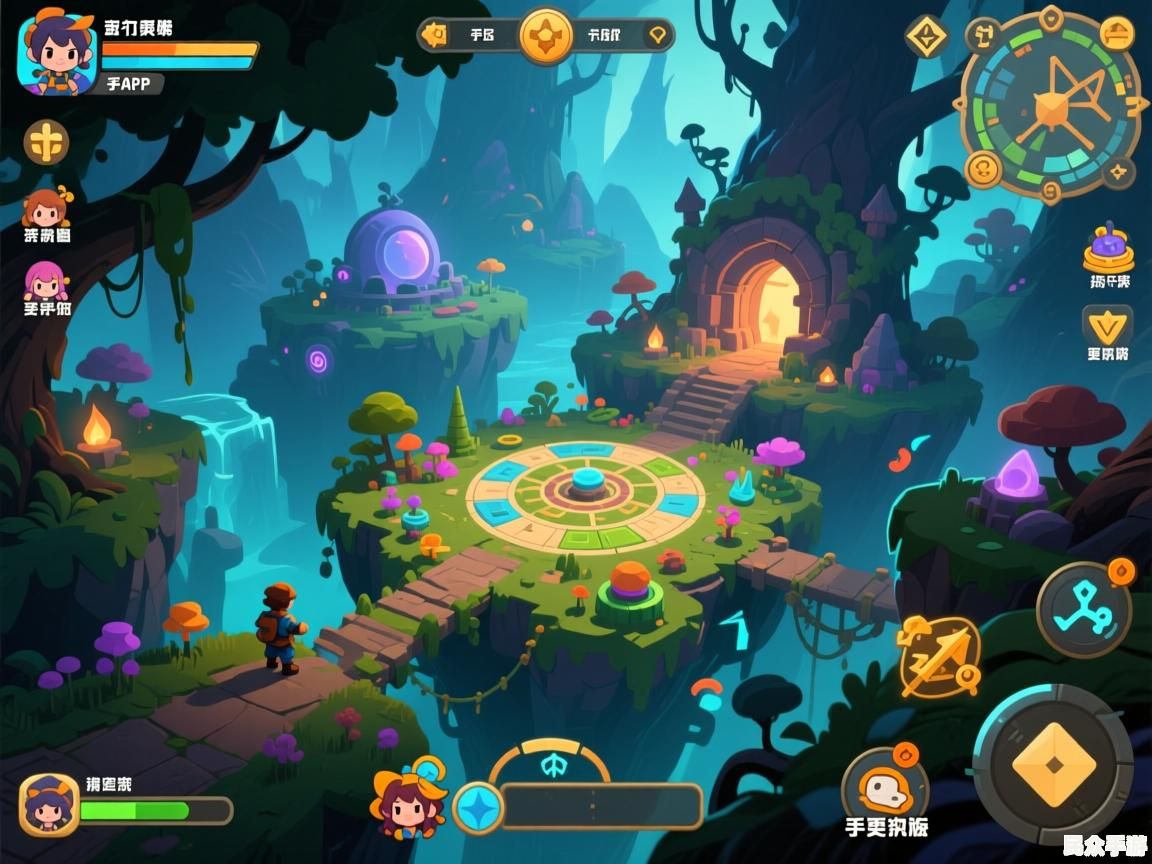Activate the golden crossbow skill

937,656
